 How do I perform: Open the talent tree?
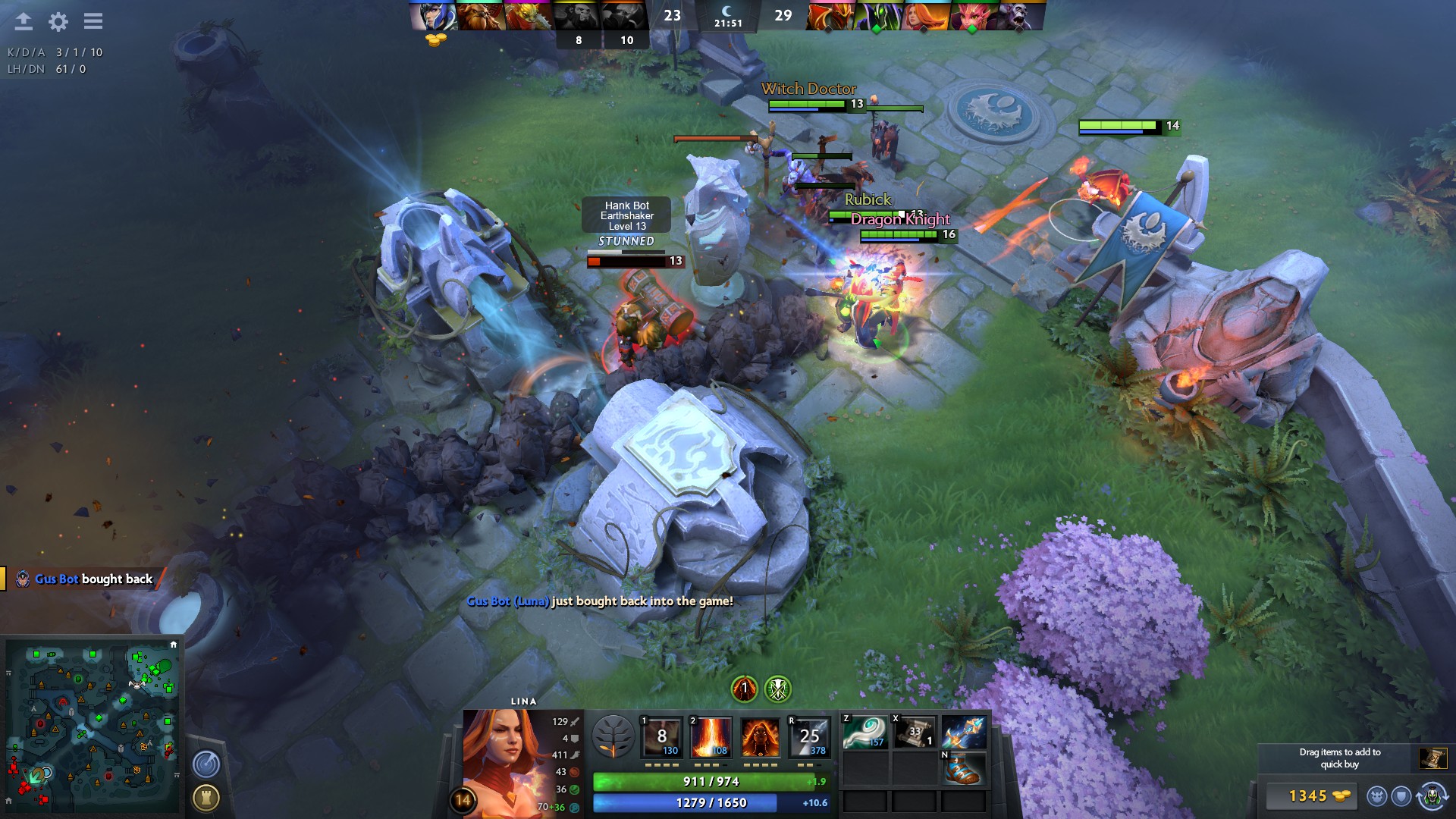613,737
